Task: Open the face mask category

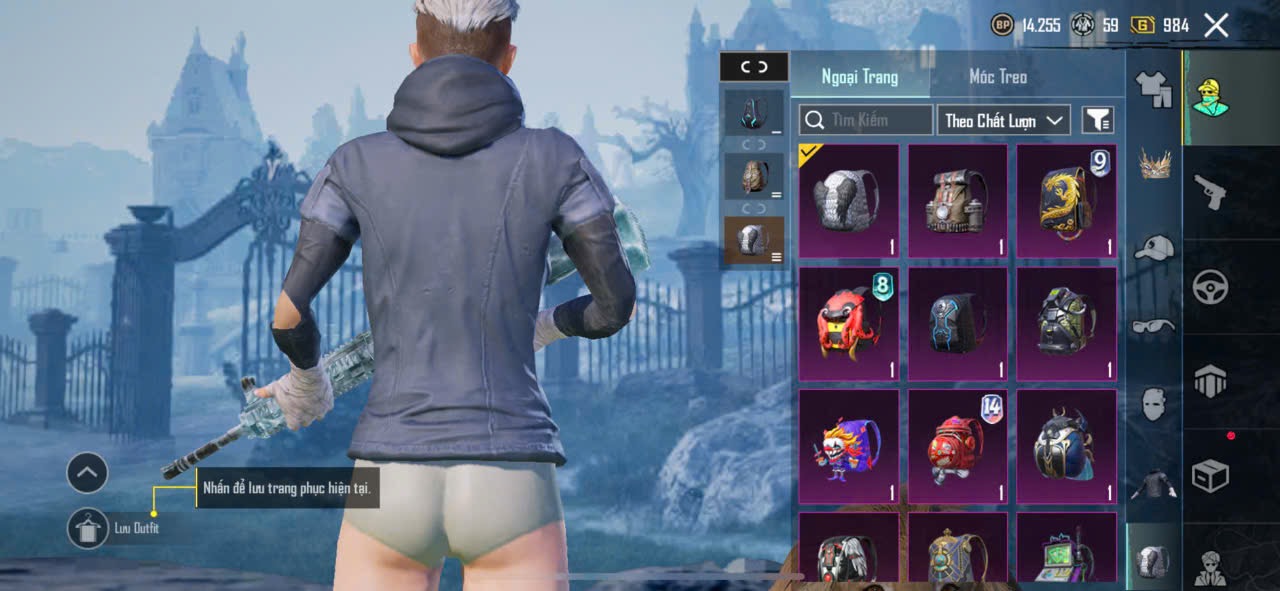Action: (1154, 404)
